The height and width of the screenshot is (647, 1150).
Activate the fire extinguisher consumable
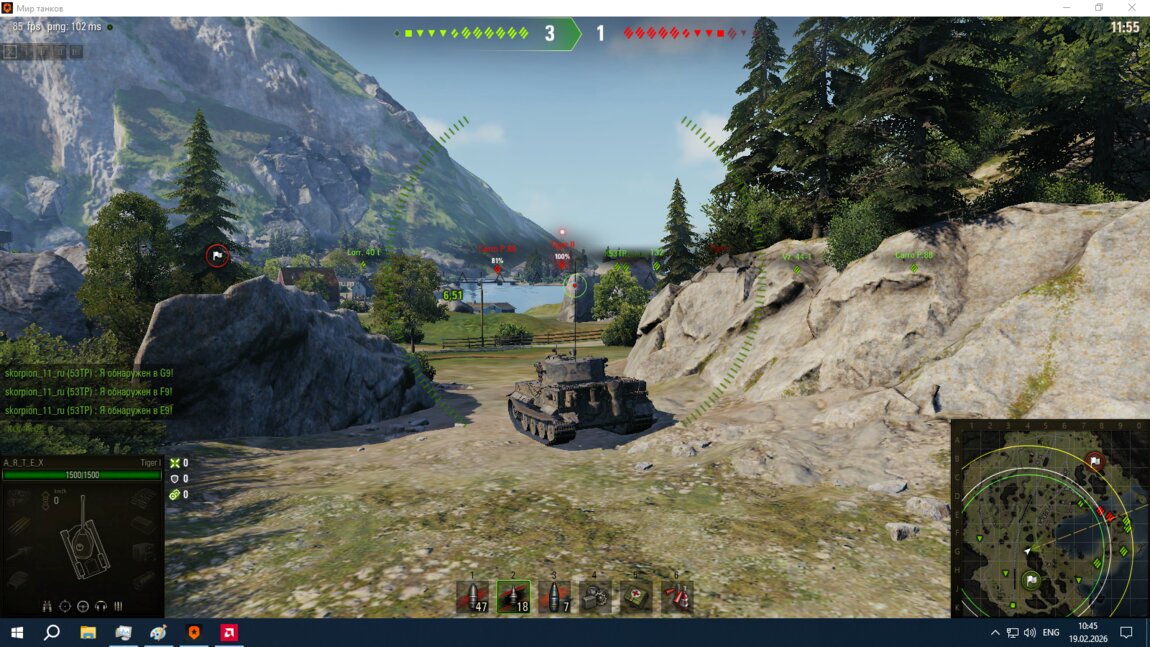[x=677, y=597]
